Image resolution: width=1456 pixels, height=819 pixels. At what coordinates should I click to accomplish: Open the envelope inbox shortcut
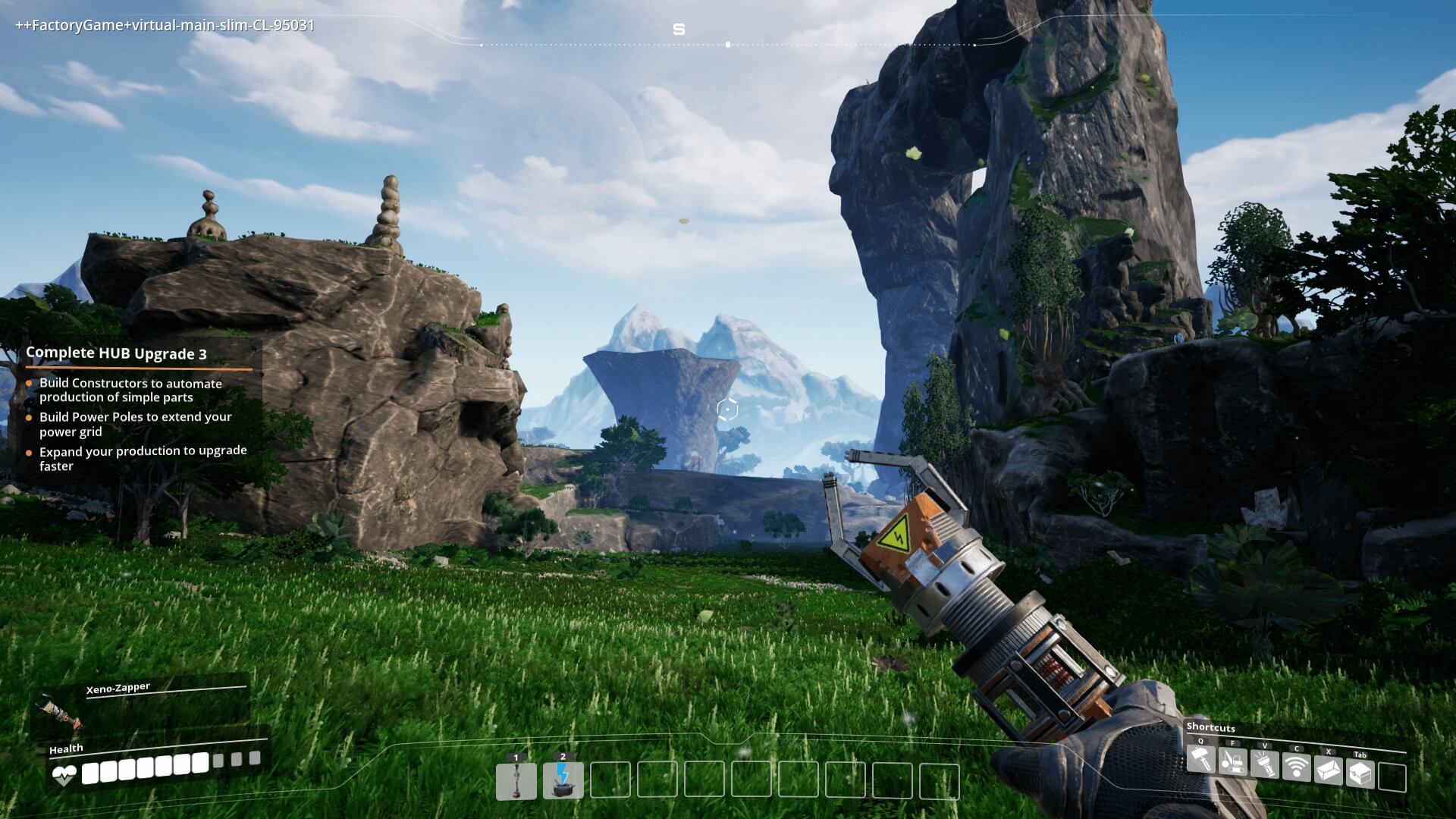click(x=1328, y=770)
